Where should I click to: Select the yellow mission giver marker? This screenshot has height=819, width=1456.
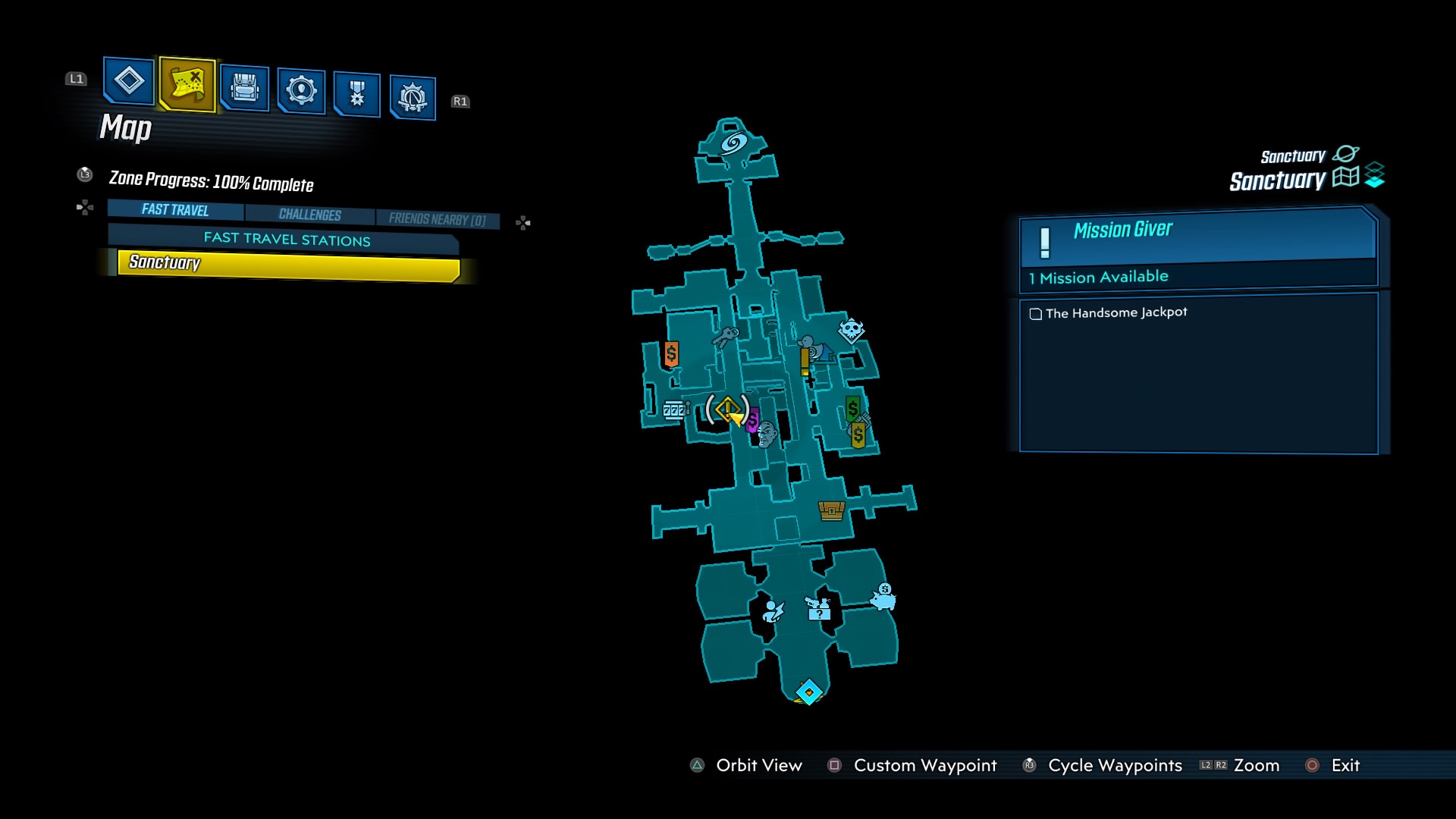pyautogui.click(x=728, y=409)
